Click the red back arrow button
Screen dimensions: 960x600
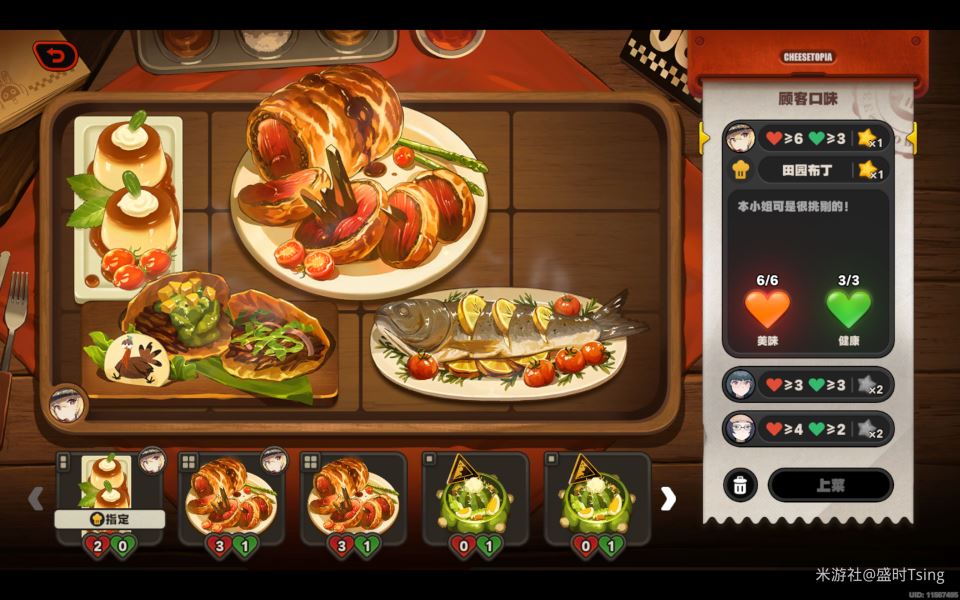[55, 56]
